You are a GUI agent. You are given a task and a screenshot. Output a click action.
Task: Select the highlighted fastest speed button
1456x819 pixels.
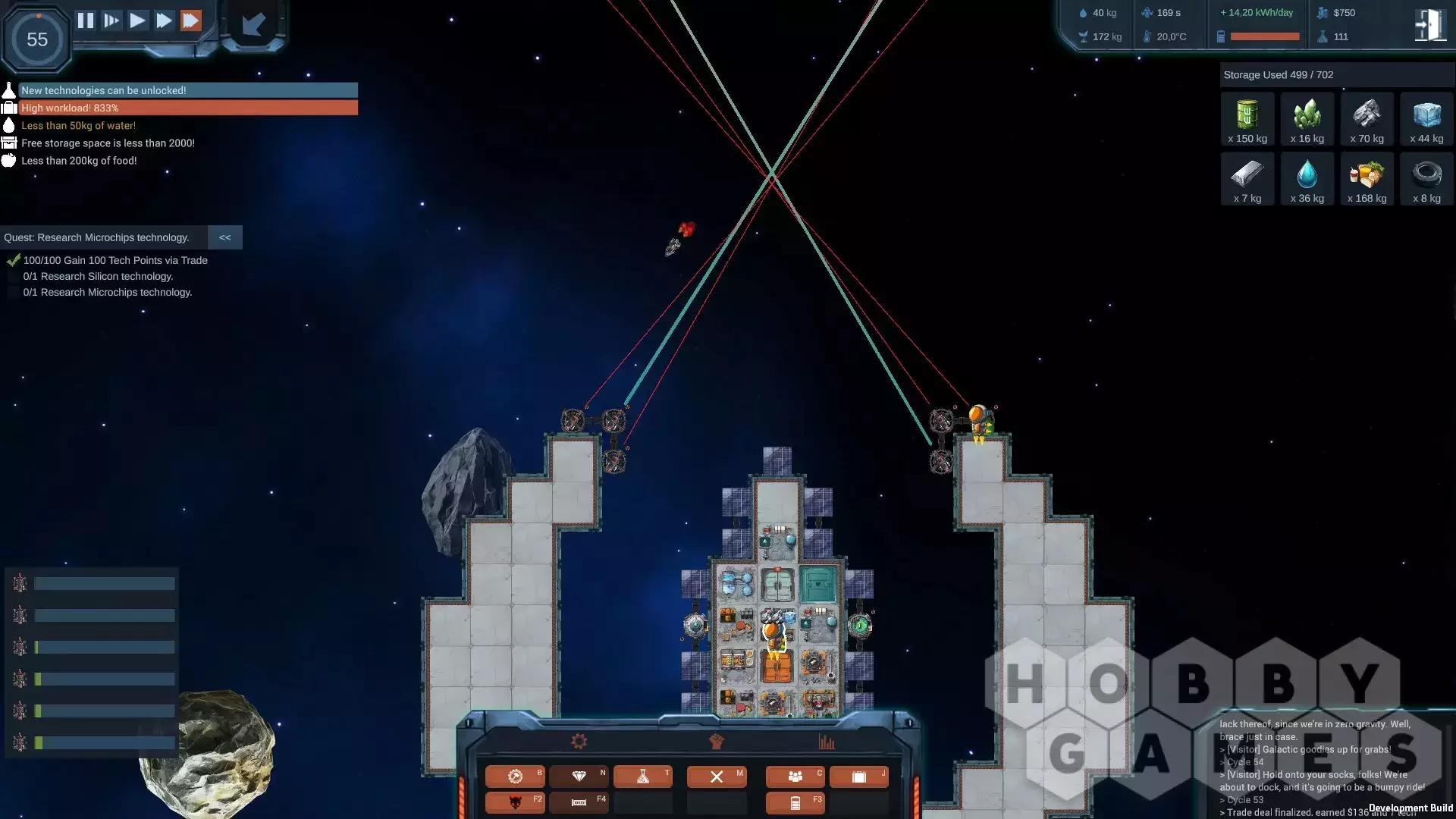point(191,20)
